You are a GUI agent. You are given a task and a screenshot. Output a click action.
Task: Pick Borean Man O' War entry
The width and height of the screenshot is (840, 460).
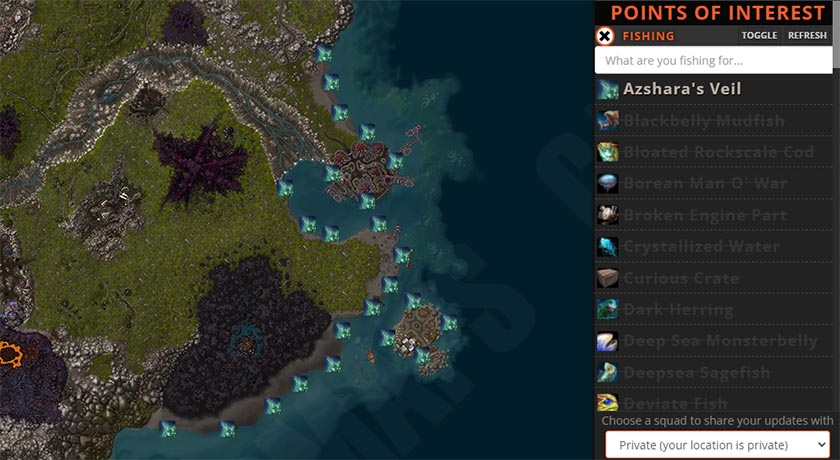tap(705, 184)
